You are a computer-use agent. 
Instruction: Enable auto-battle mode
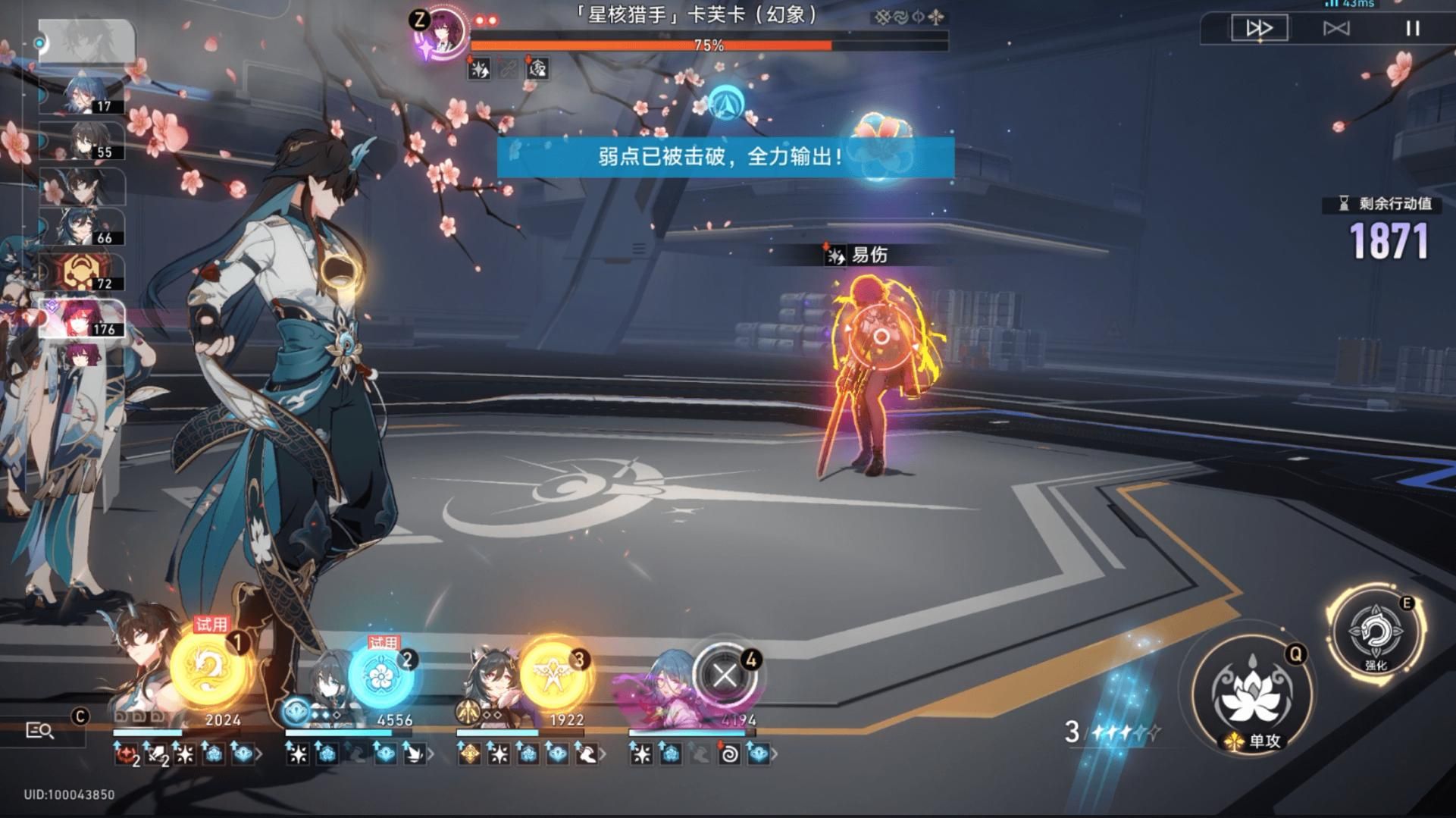tap(1339, 28)
